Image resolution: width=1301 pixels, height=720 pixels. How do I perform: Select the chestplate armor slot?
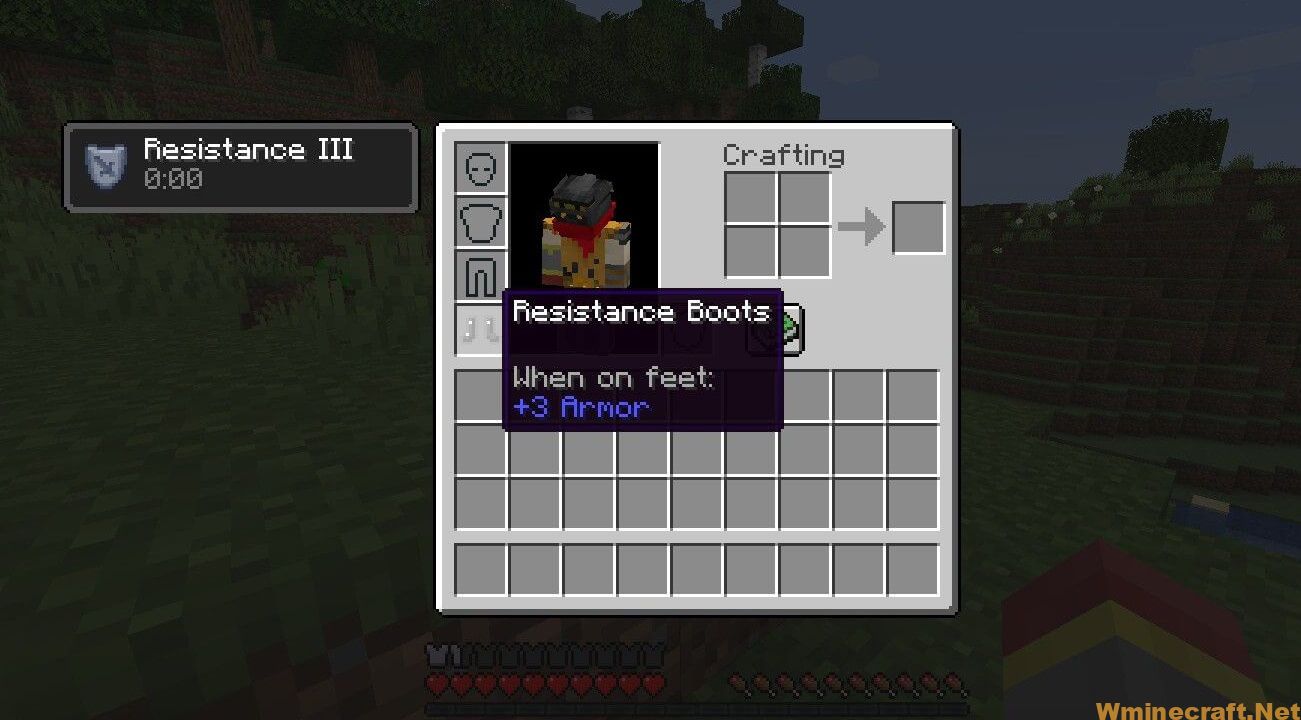tap(479, 221)
